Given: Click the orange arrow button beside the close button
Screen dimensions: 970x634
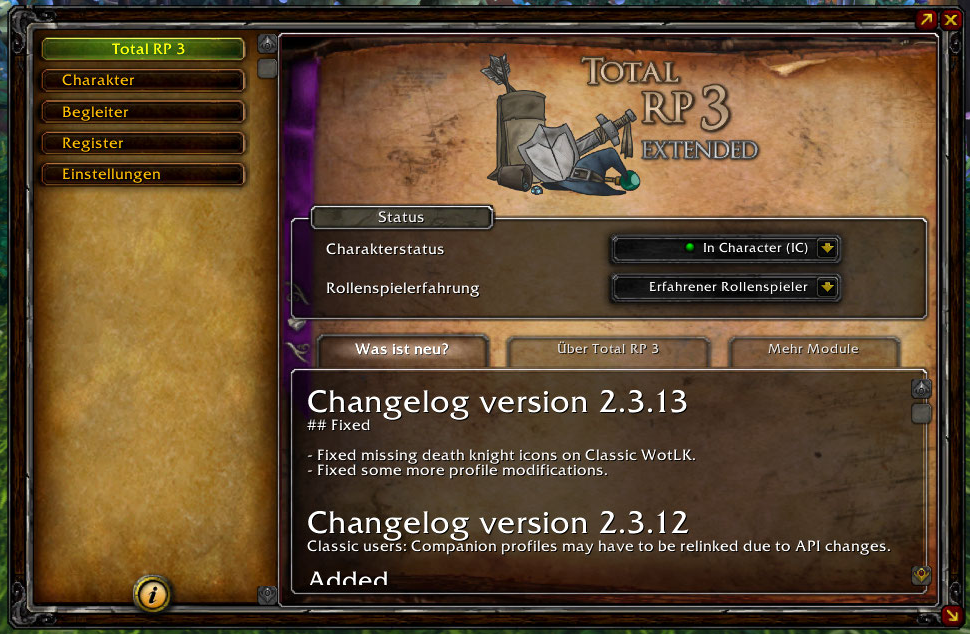Looking at the screenshot, I should 927,19.
